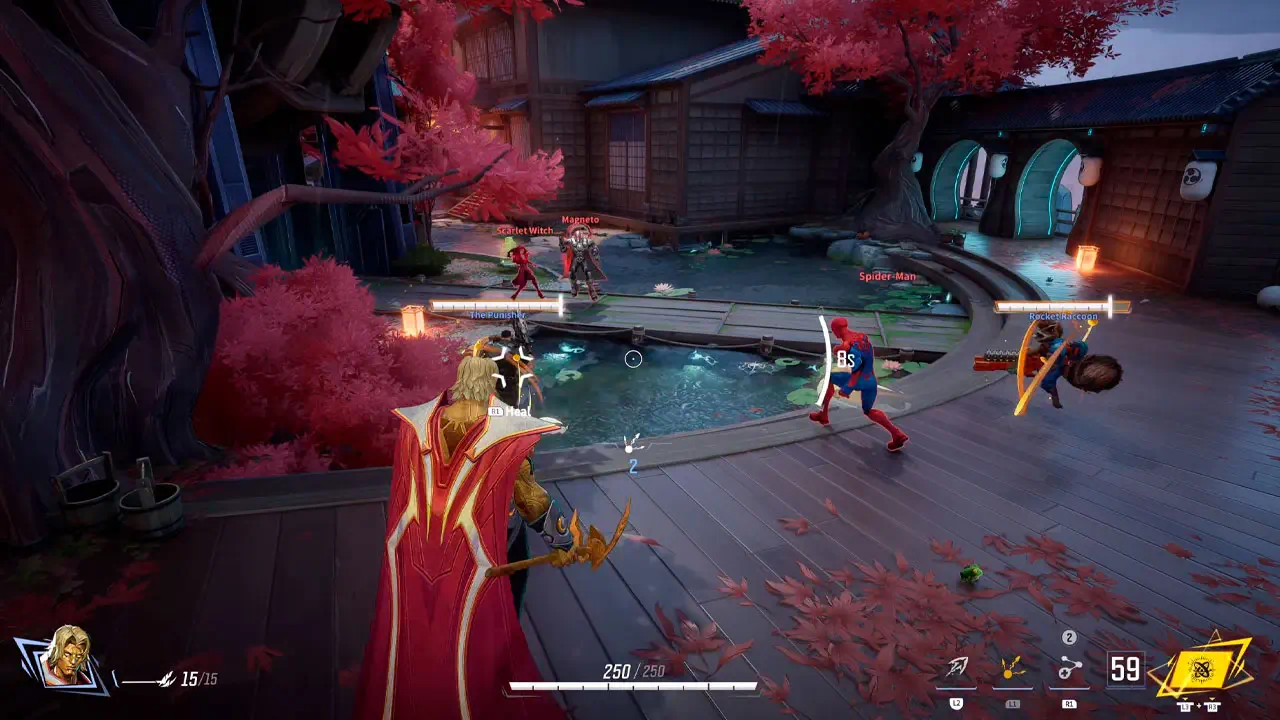Trigger the yellow orb burst ability
1280x720 pixels.
[x=1013, y=669]
